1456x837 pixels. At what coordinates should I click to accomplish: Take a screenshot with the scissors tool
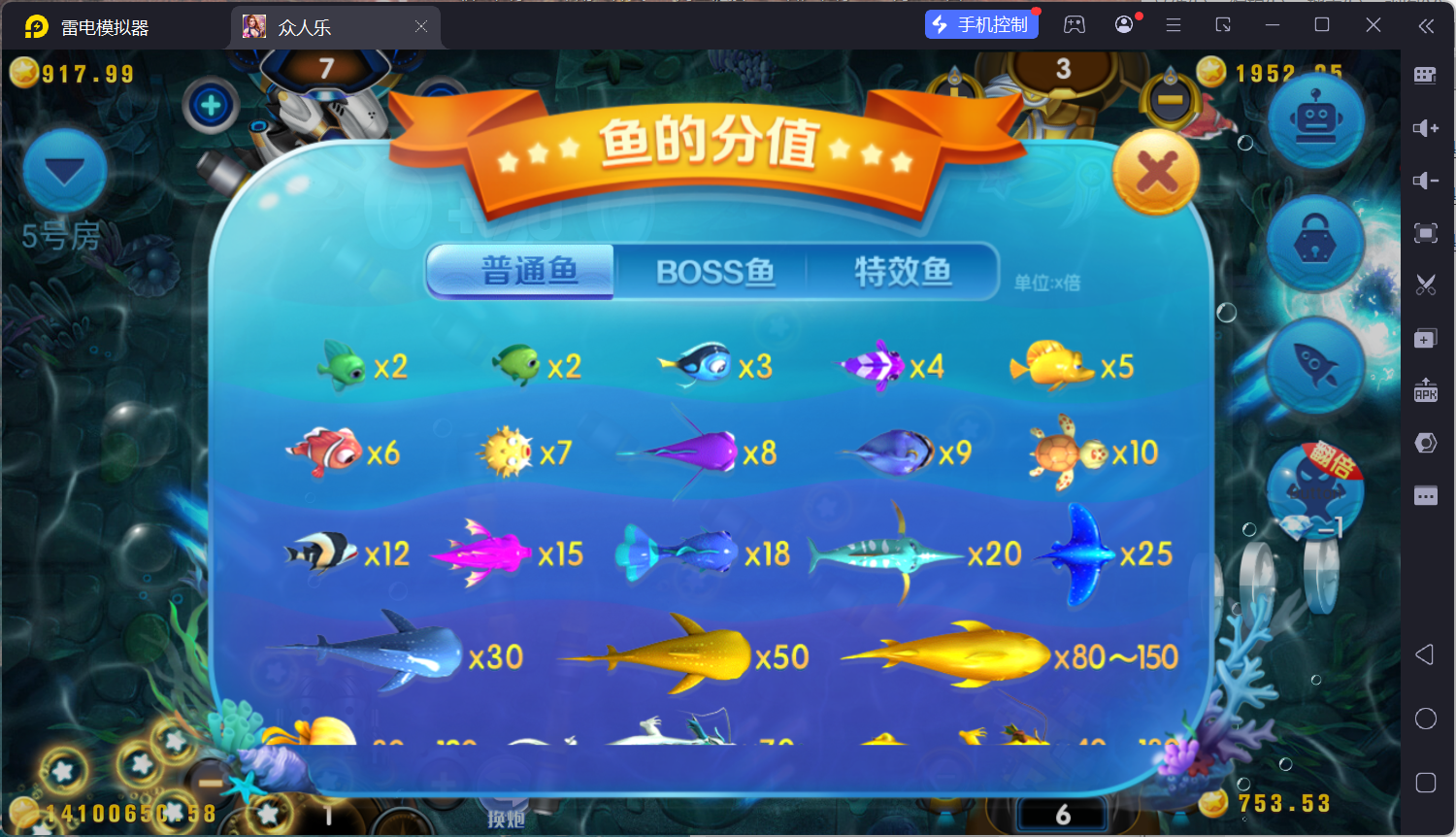pyautogui.click(x=1425, y=285)
